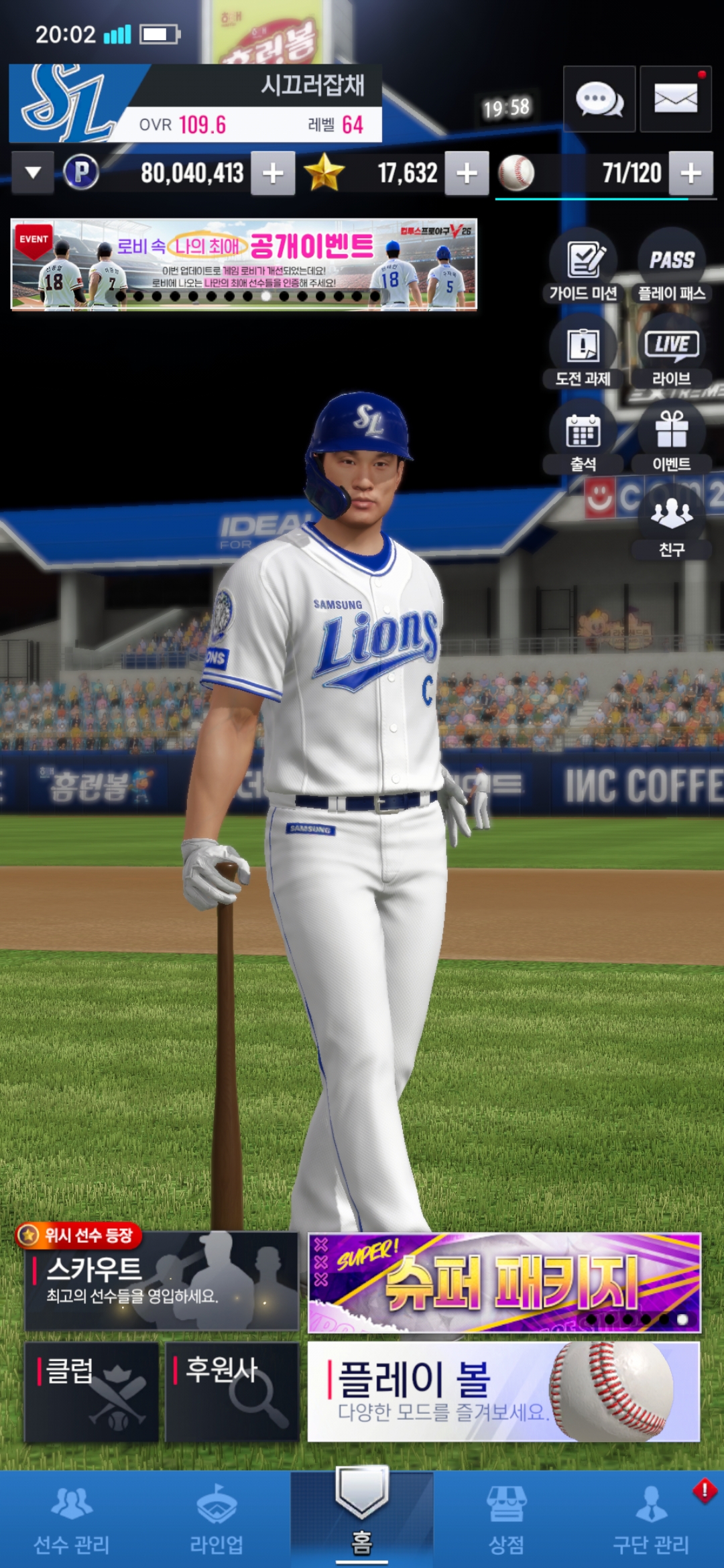Open the mail envelope inbox
Screen dimensions: 724x1568
pos(675,99)
